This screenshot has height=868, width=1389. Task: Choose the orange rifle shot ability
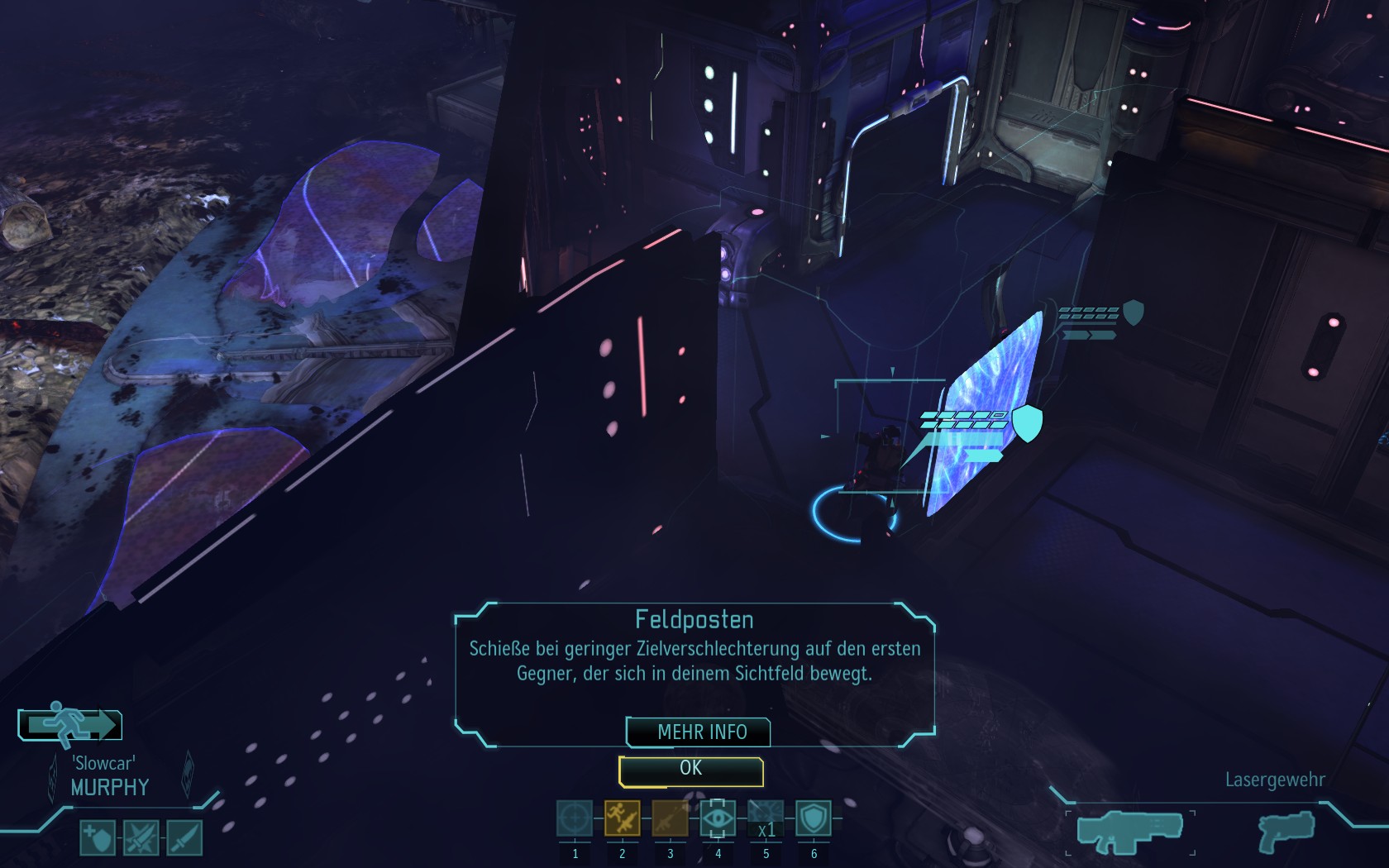click(x=670, y=818)
